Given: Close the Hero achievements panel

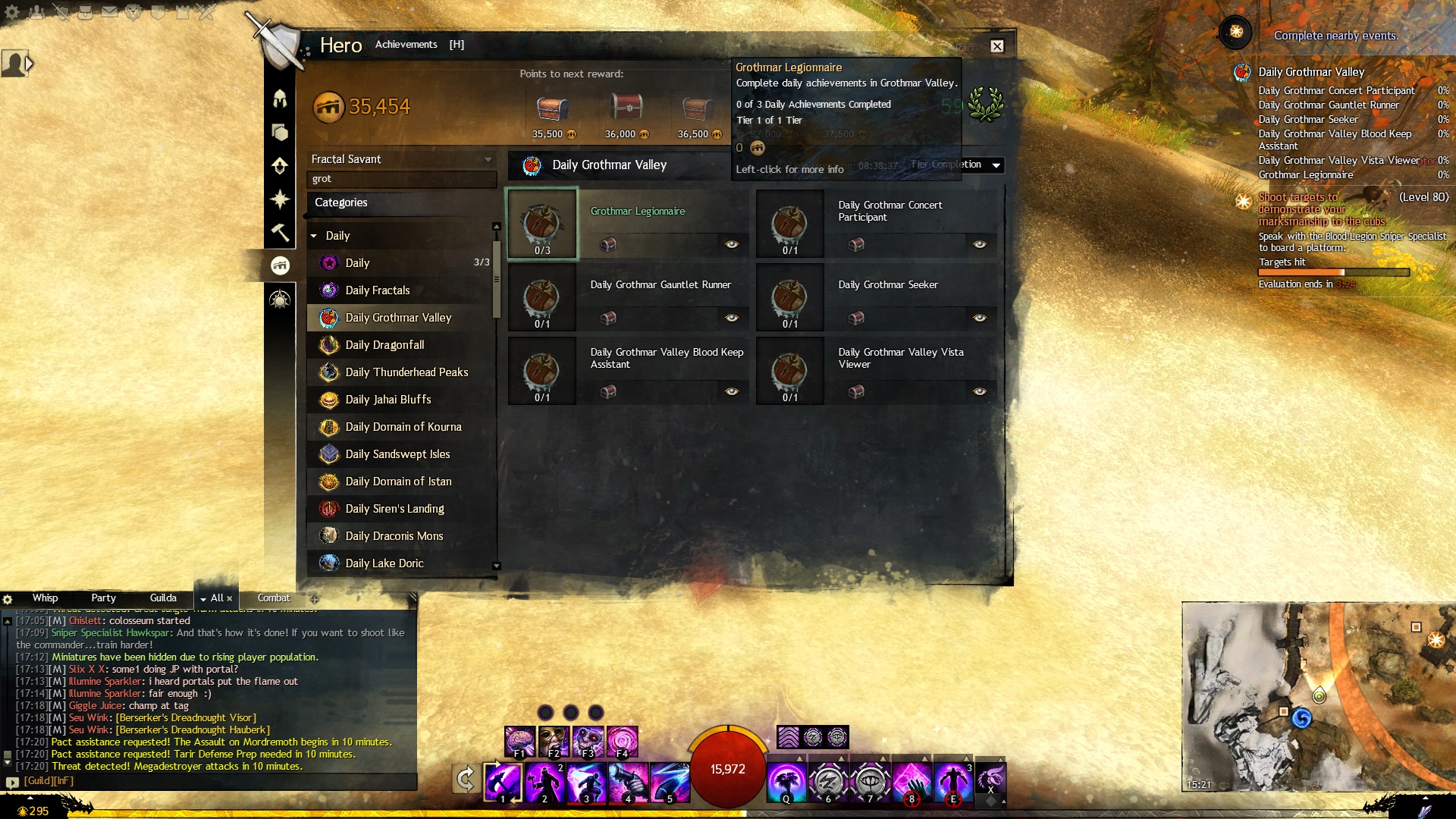Looking at the screenshot, I should 997,46.
